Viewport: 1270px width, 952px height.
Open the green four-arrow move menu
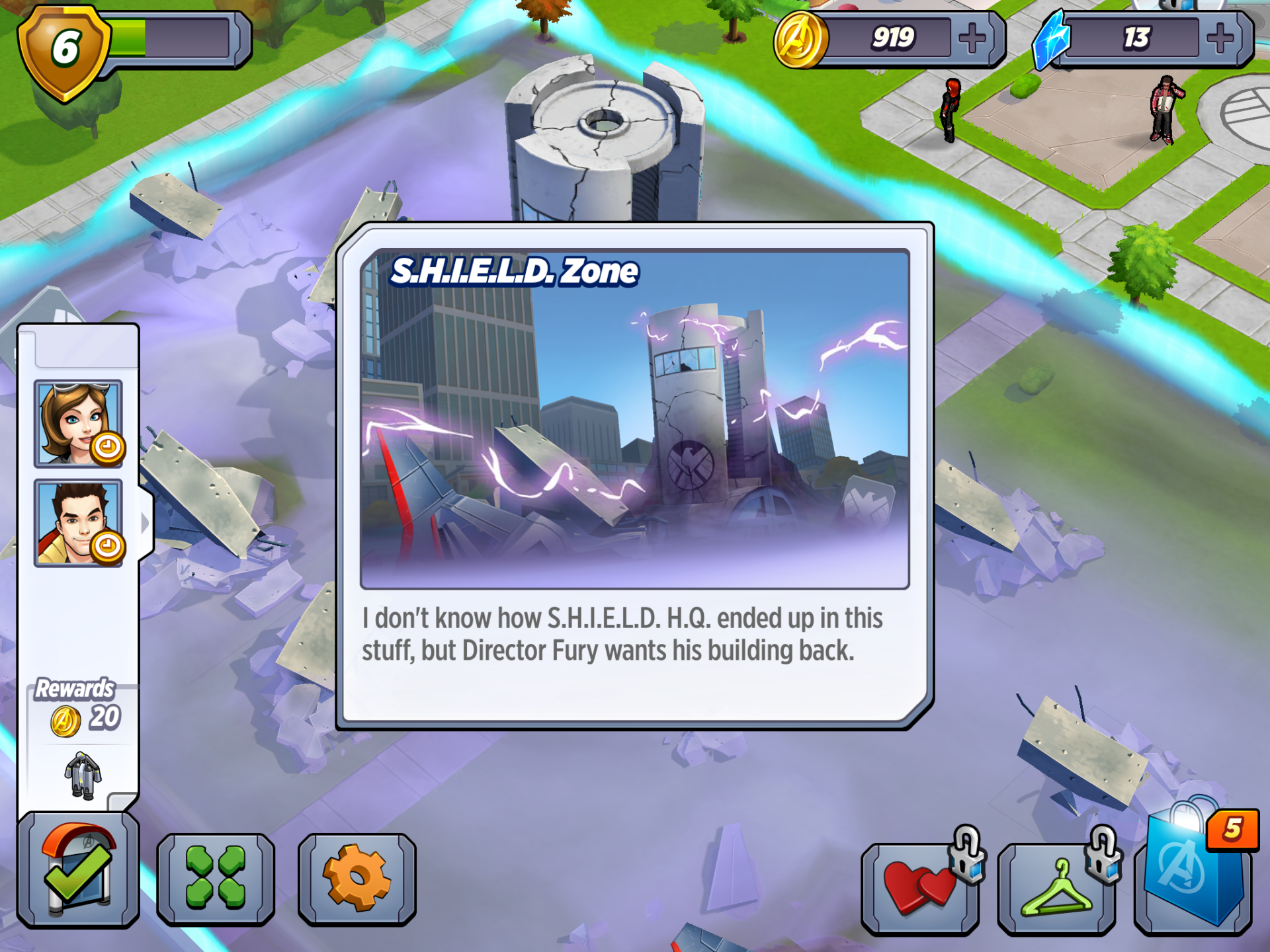216,878
